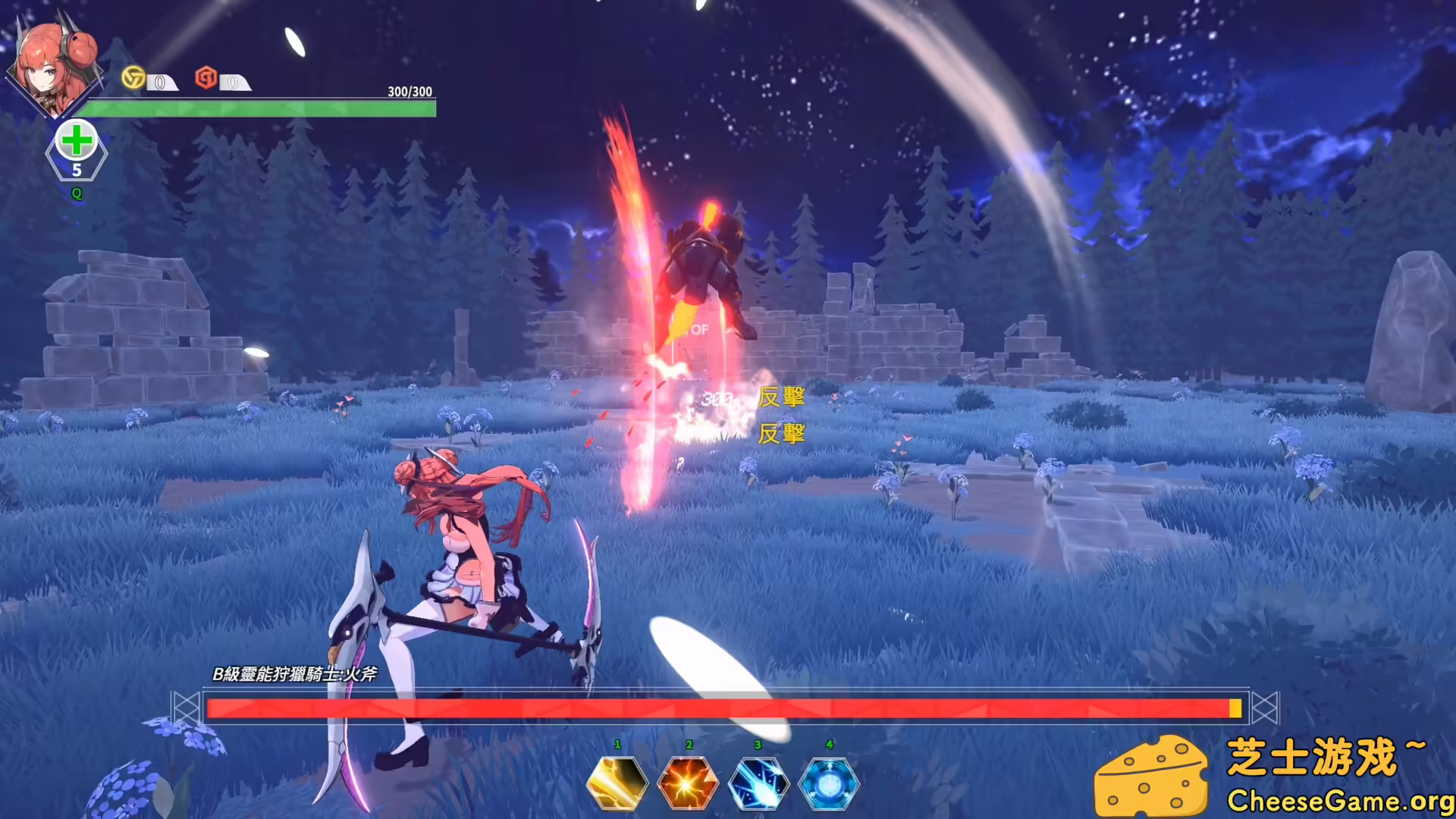Select the gold coin currency icon
Image resolution: width=1456 pixels, height=819 pixels.
tap(133, 77)
